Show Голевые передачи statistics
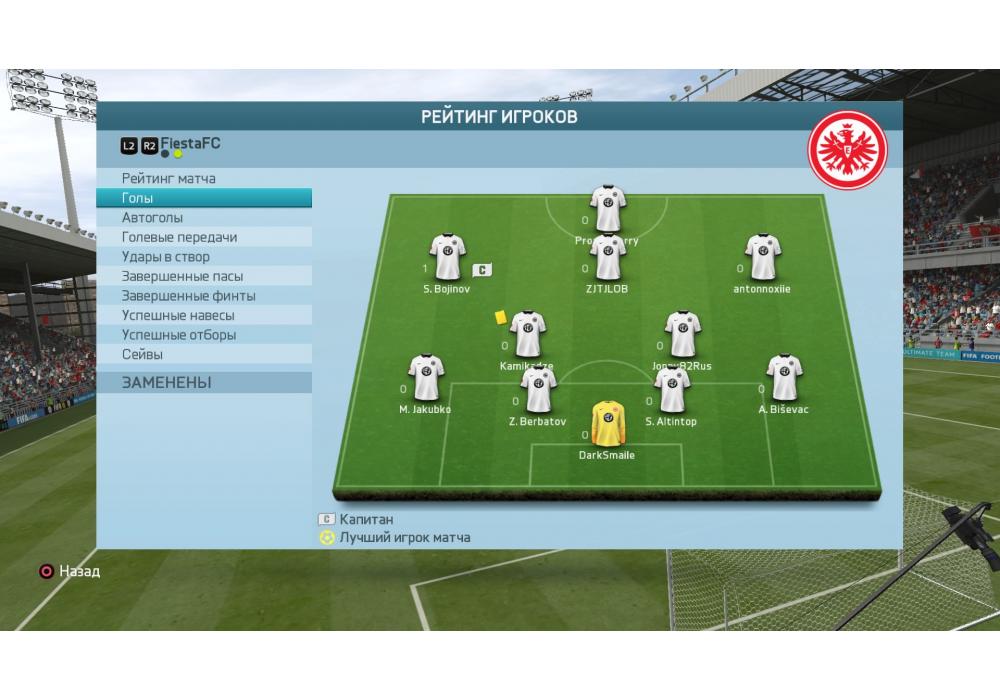Screen dimensions: 1000x700 (x=179, y=237)
